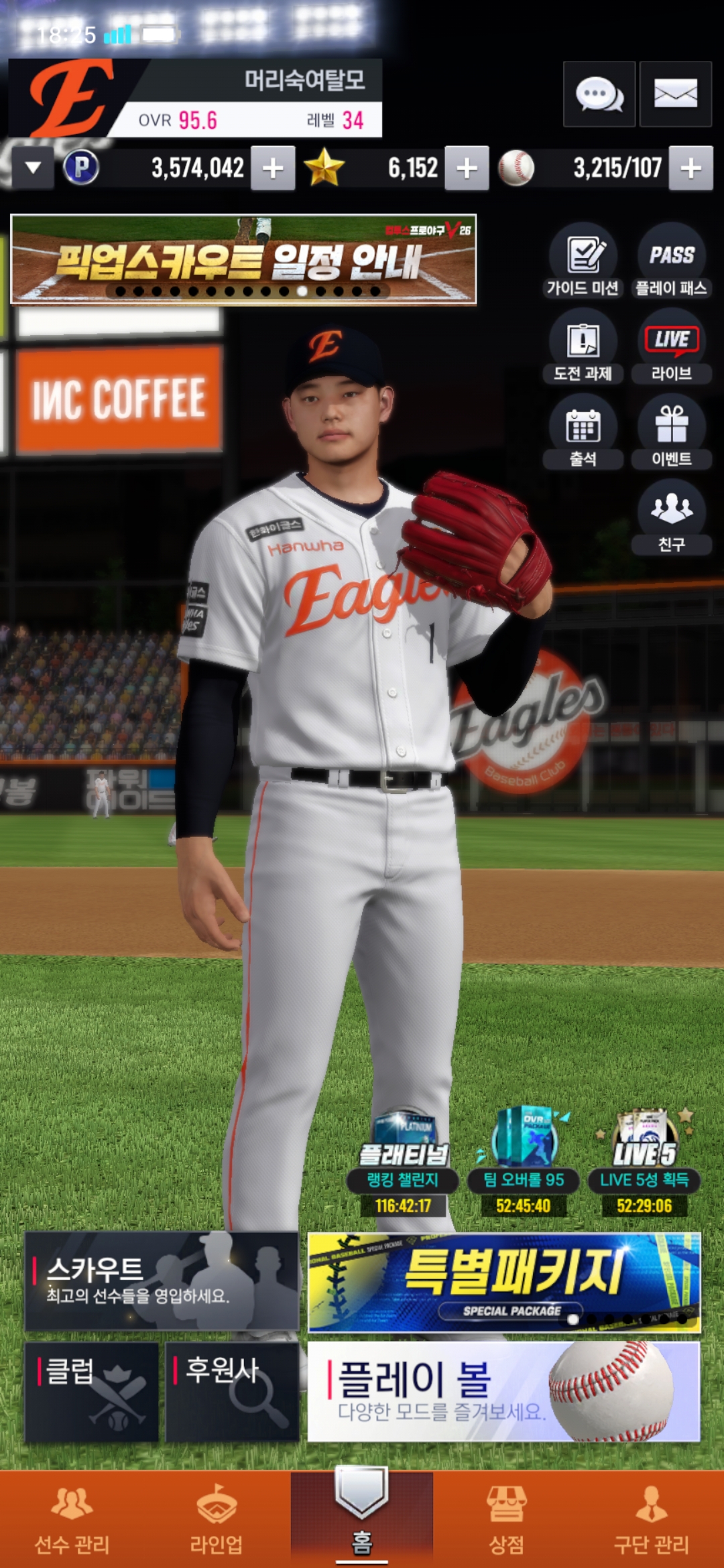Open the 픽업스카우트 일정 안내 banner
The width and height of the screenshot is (724, 1568).
pyautogui.click(x=243, y=259)
